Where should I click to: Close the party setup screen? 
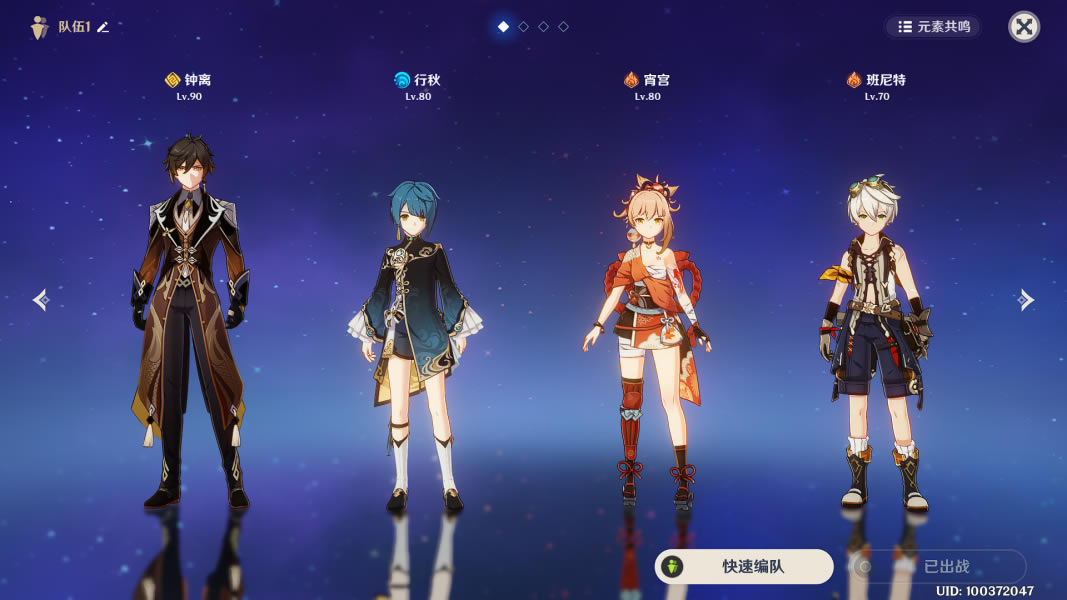tap(1023, 27)
